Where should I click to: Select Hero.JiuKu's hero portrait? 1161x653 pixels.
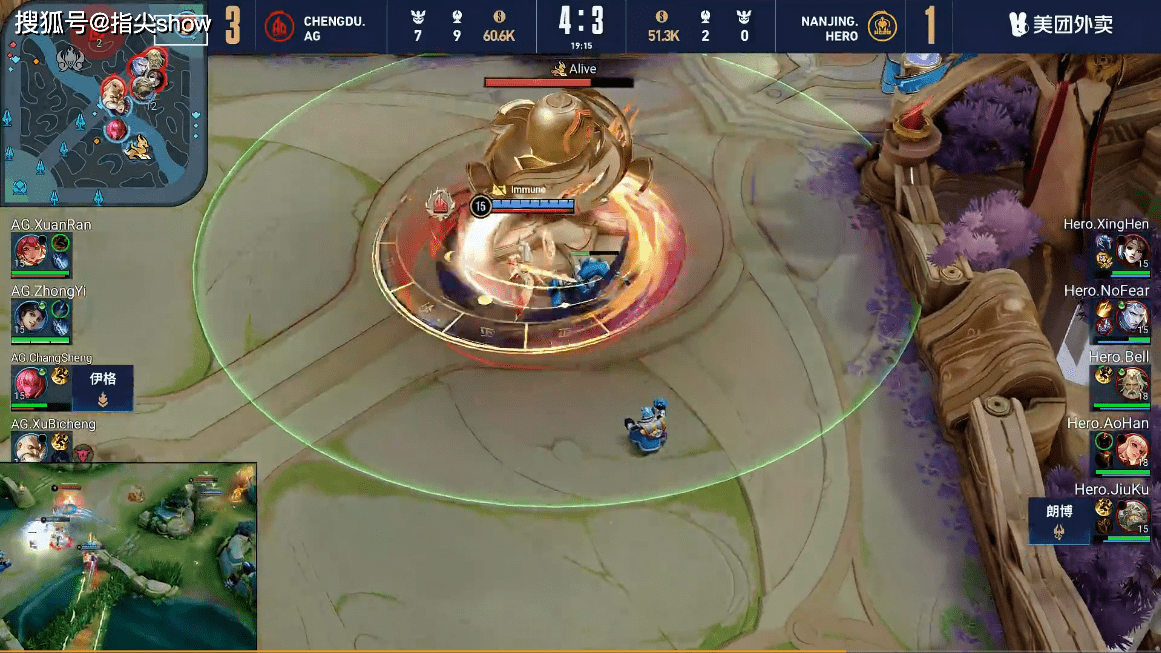[x=1135, y=517]
